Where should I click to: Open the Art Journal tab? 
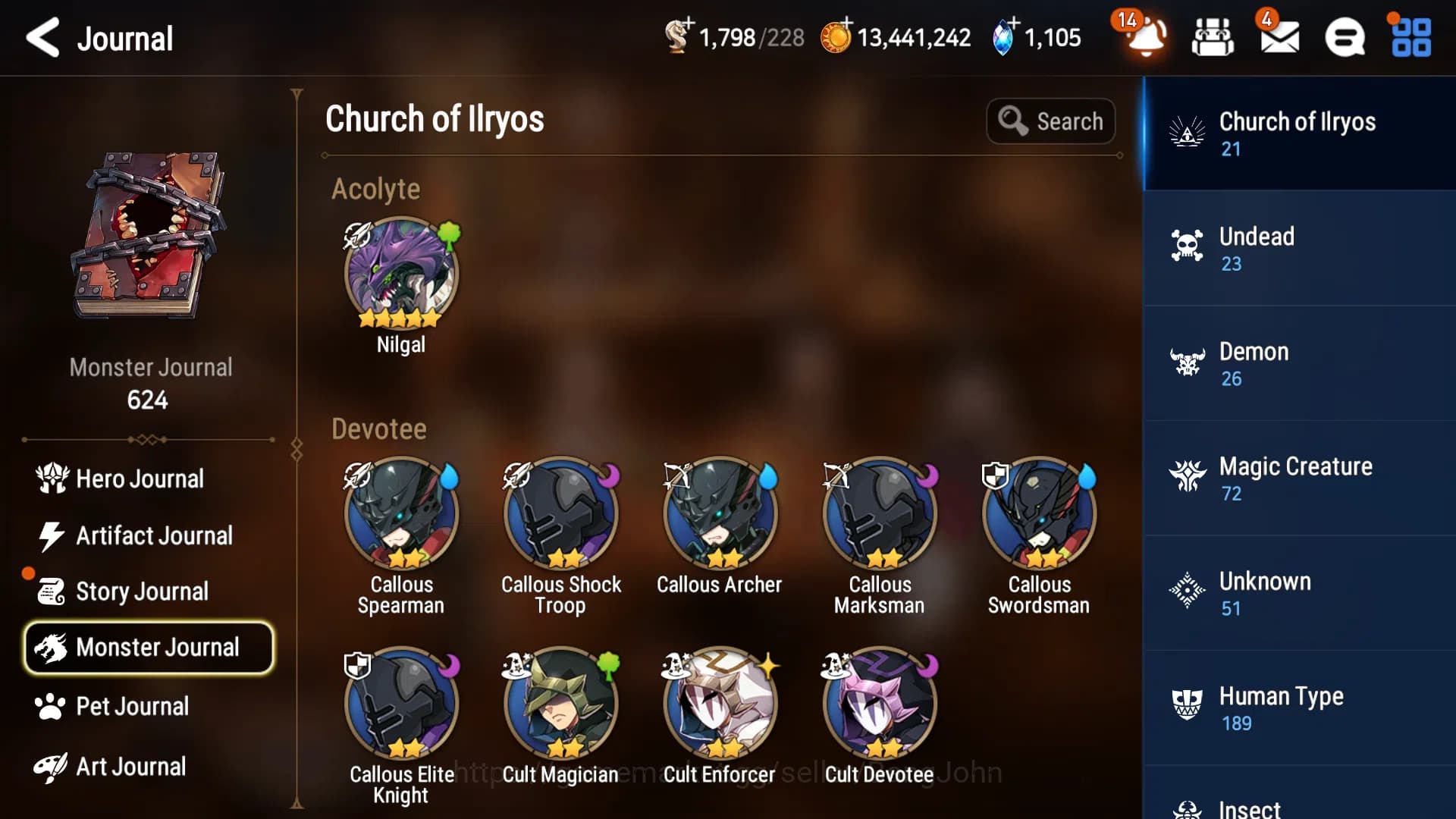tap(130, 767)
